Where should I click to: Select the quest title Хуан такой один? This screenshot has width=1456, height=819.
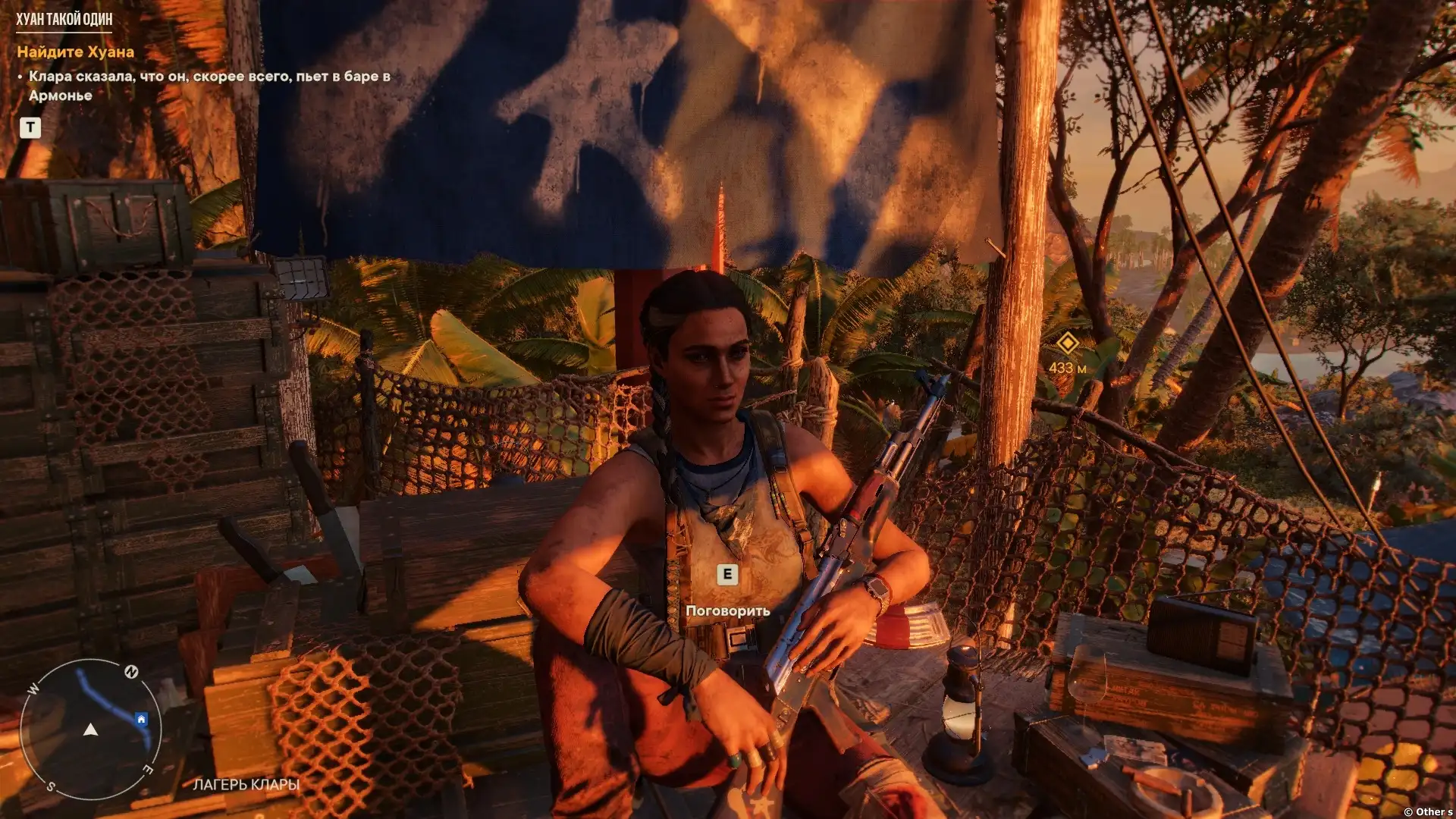pyautogui.click(x=64, y=19)
